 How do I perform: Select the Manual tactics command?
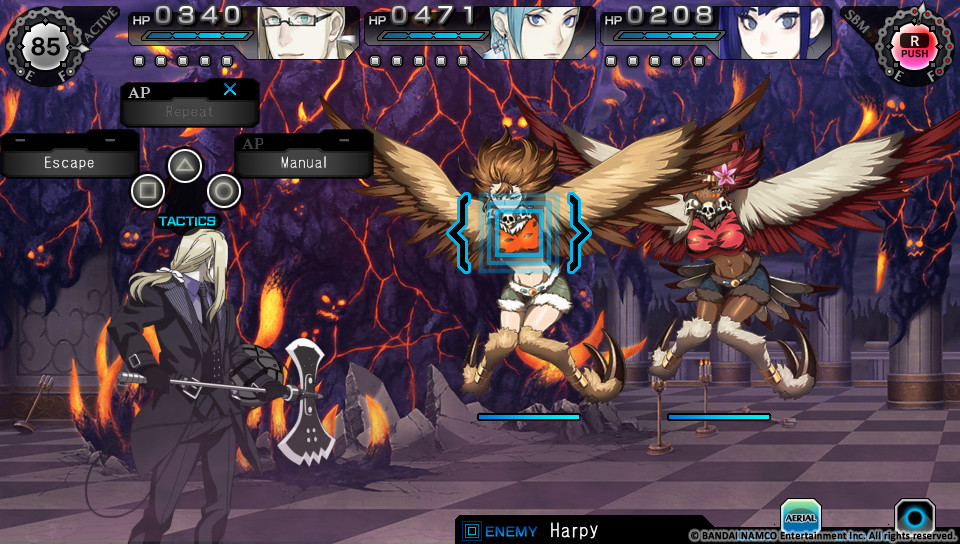click(x=304, y=162)
